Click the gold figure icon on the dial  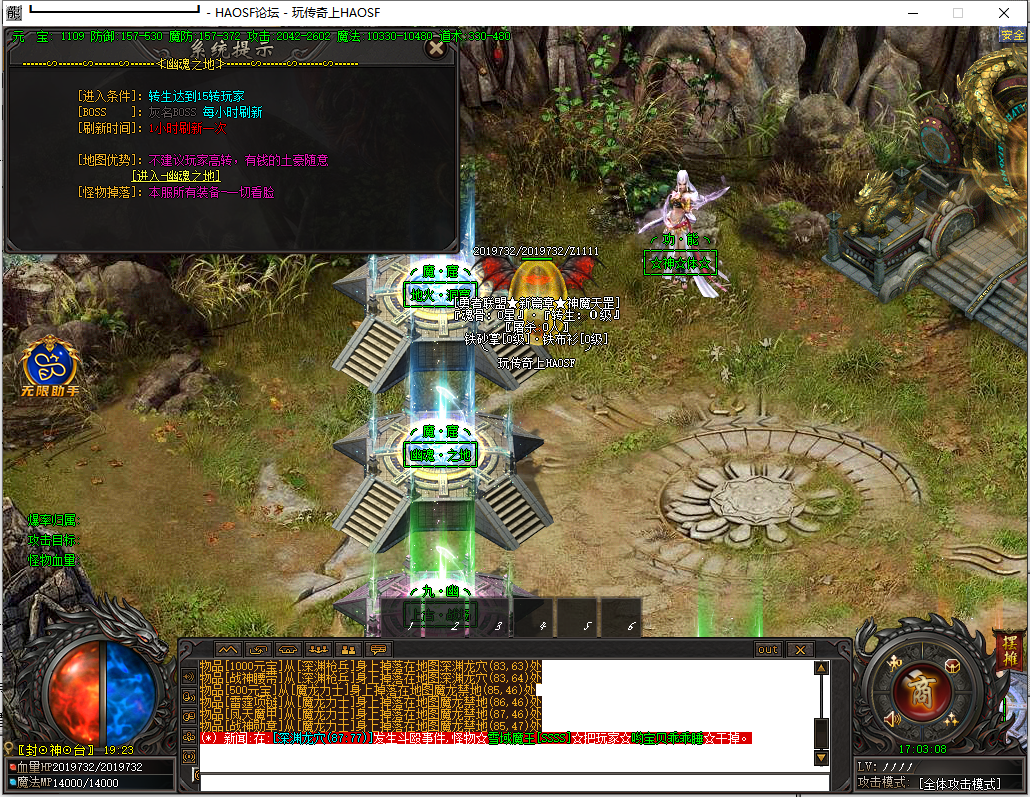tap(894, 662)
